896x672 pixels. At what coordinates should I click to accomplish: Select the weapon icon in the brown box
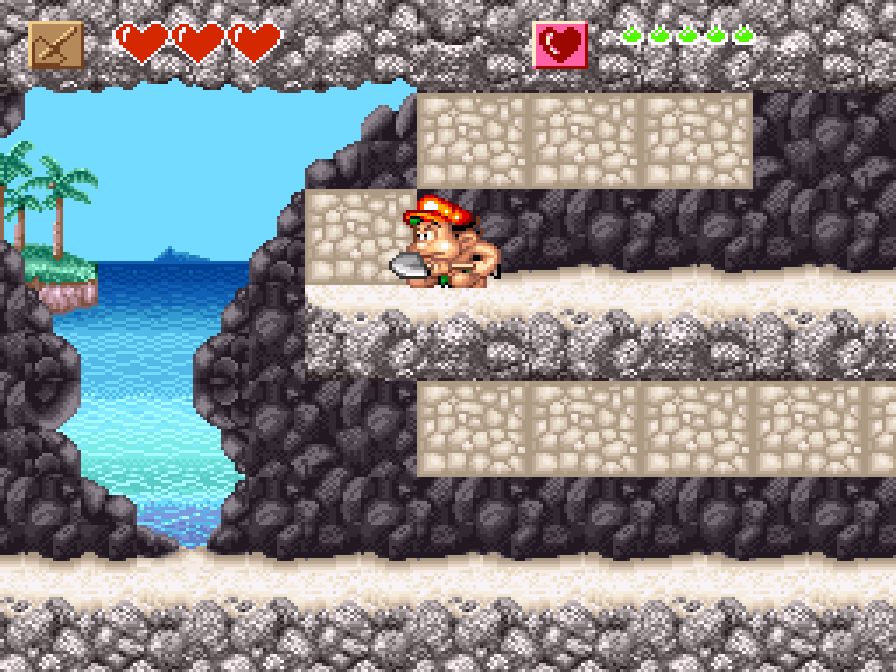pyautogui.click(x=56, y=45)
